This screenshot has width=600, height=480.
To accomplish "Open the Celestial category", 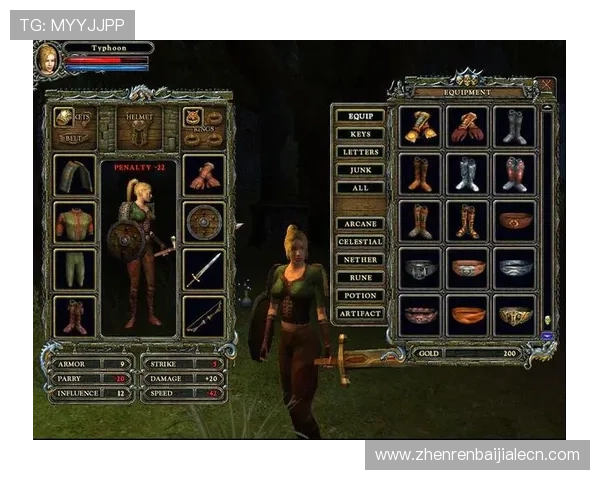I will coord(360,242).
